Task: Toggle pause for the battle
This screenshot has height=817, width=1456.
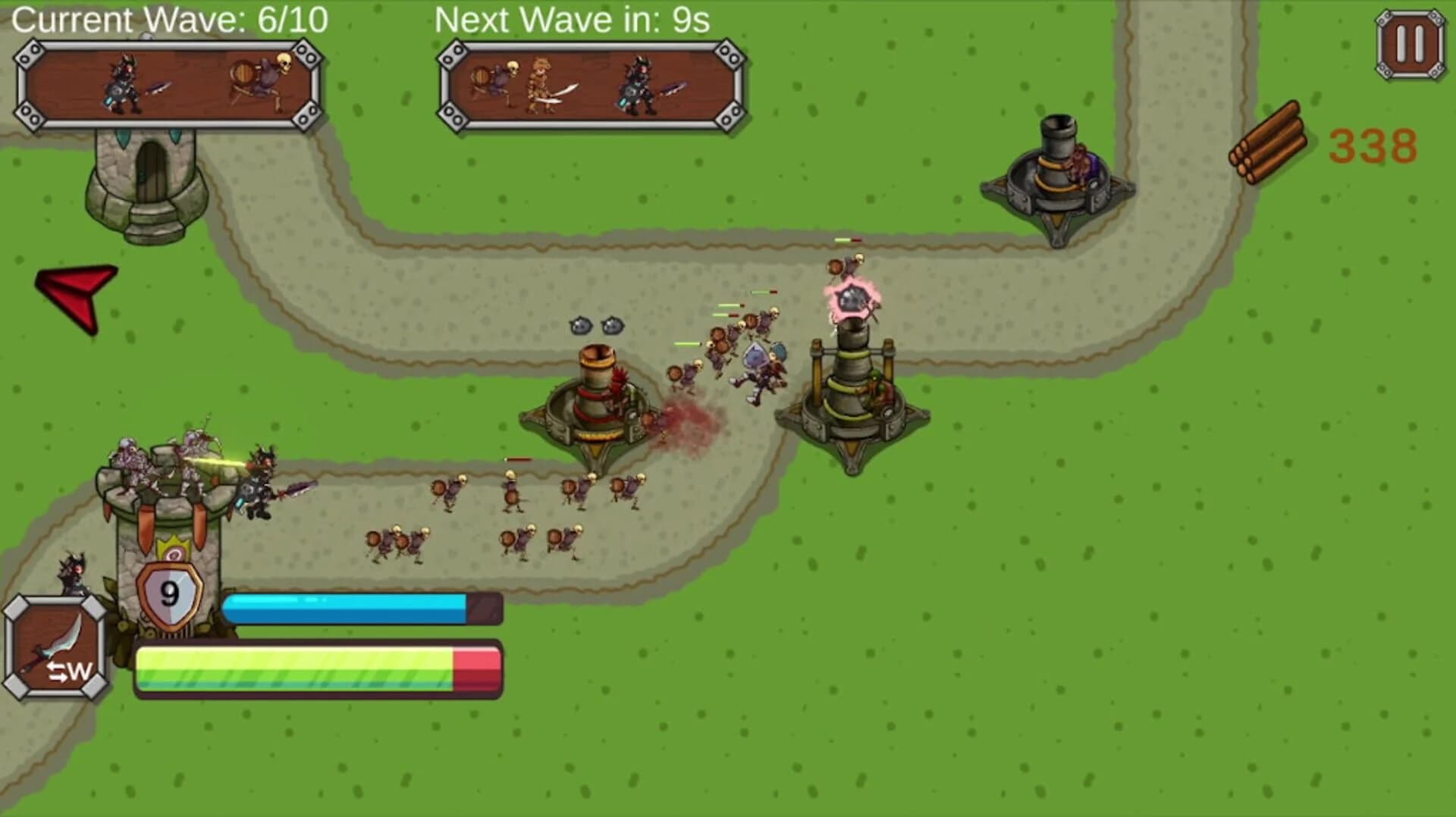Action: click(1410, 43)
